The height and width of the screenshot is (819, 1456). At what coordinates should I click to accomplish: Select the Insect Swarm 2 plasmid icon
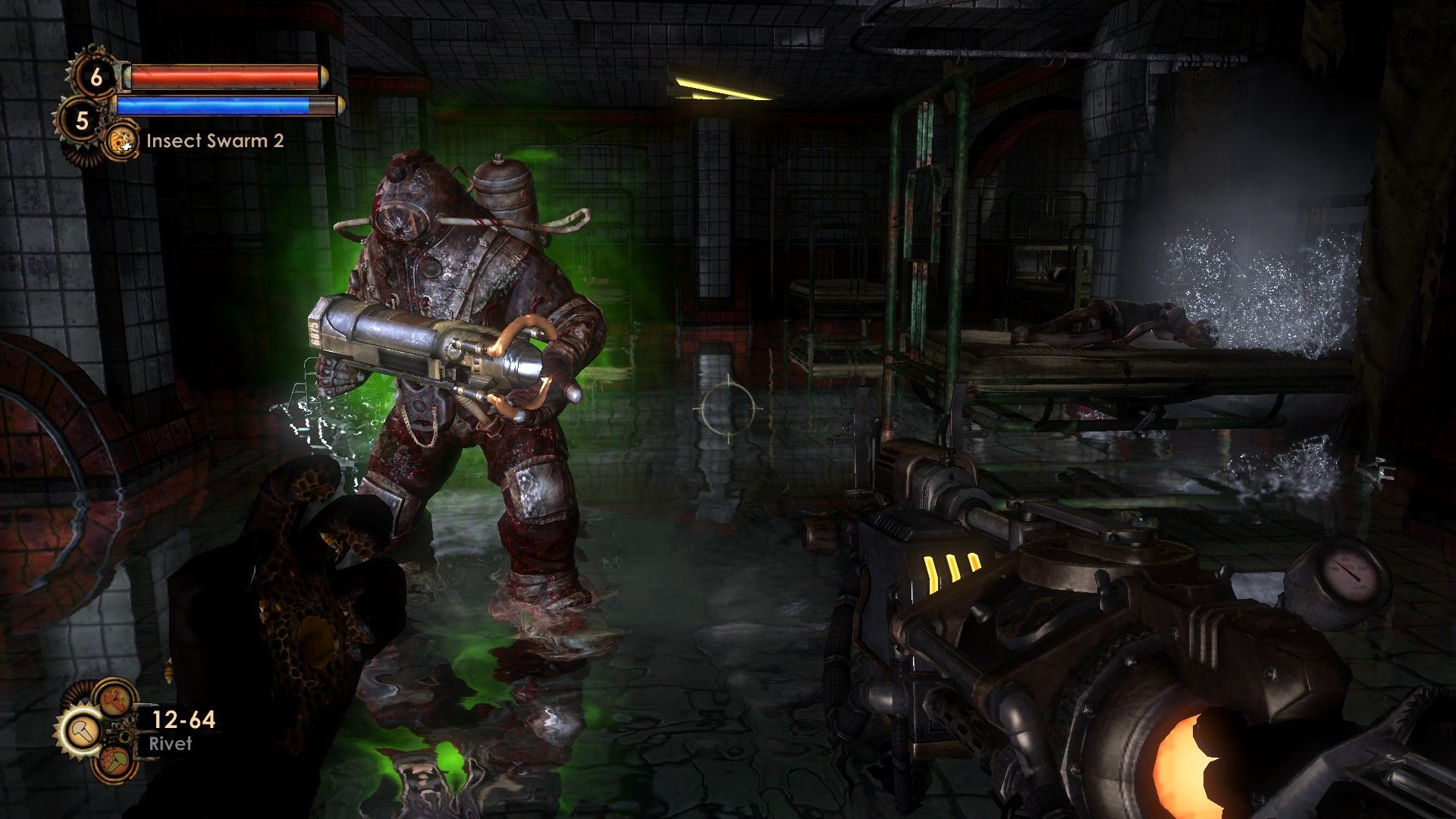[x=121, y=141]
